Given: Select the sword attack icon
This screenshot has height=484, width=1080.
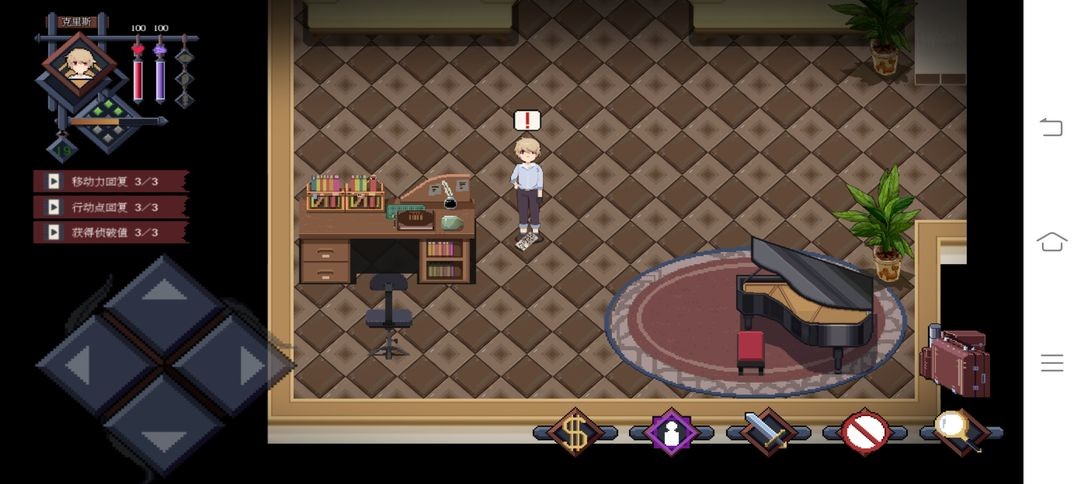Looking at the screenshot, I should click(767, 432).
